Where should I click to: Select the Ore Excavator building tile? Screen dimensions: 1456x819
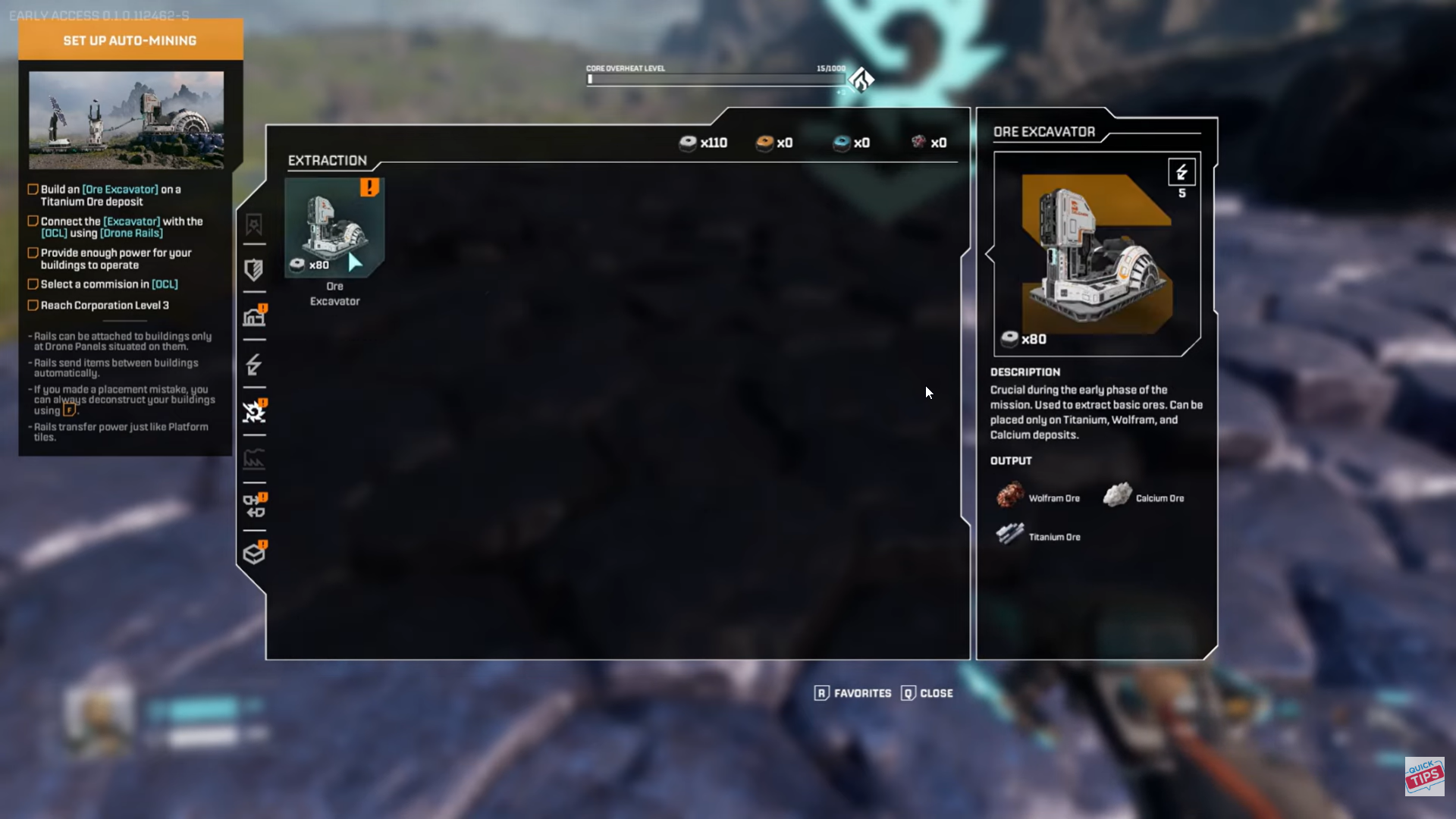point(334,227)
